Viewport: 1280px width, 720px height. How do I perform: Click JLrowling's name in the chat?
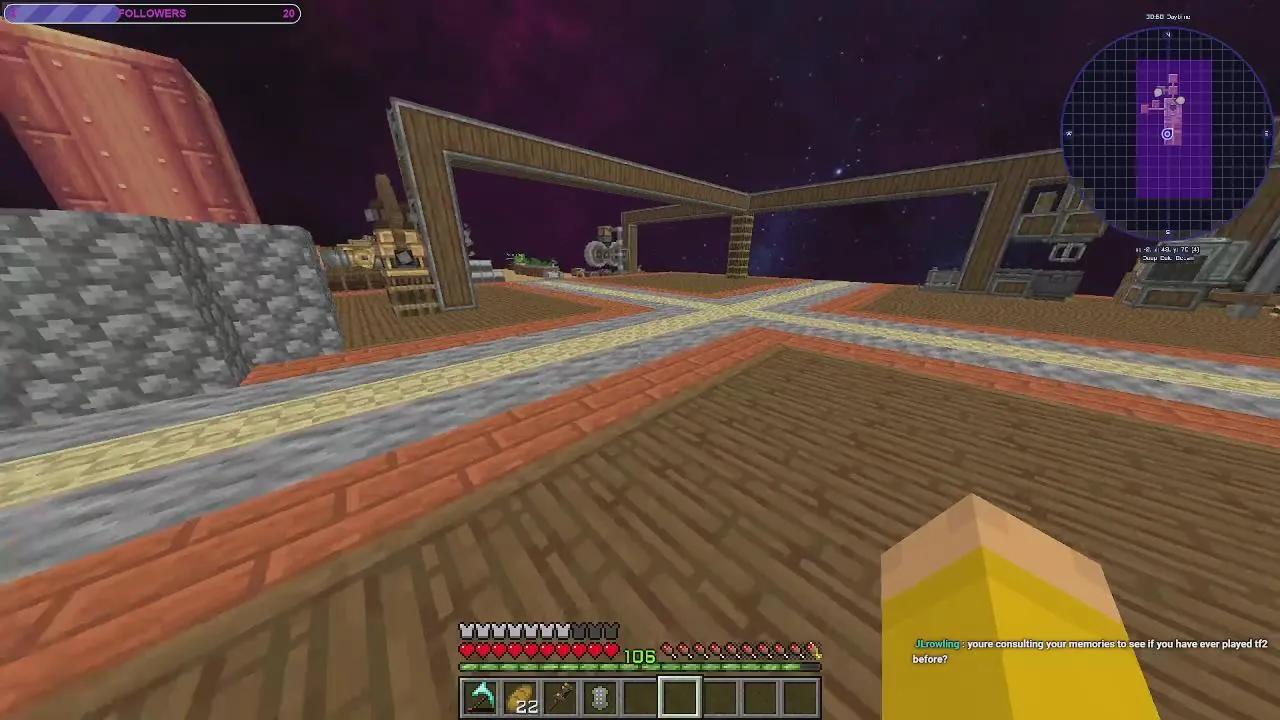[937, 644]
